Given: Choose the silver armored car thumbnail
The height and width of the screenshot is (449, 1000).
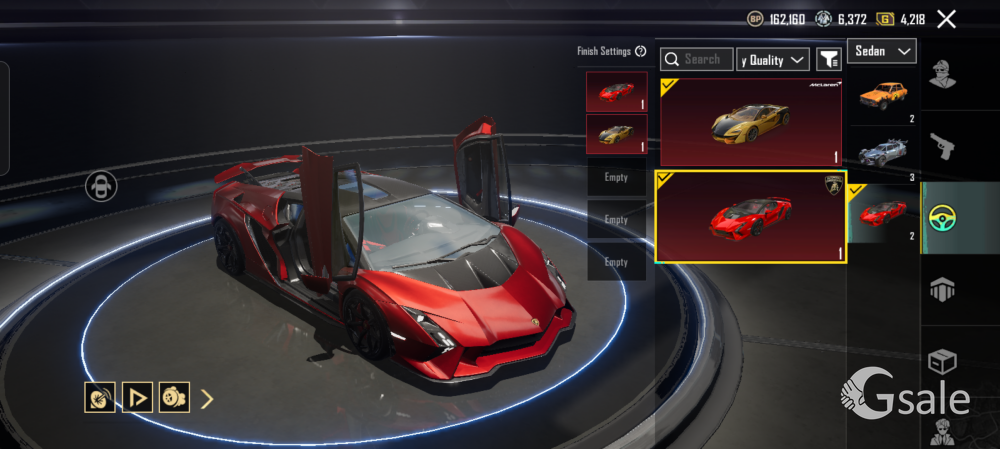Looking at the screenshot, I should (x=883, y=156).
